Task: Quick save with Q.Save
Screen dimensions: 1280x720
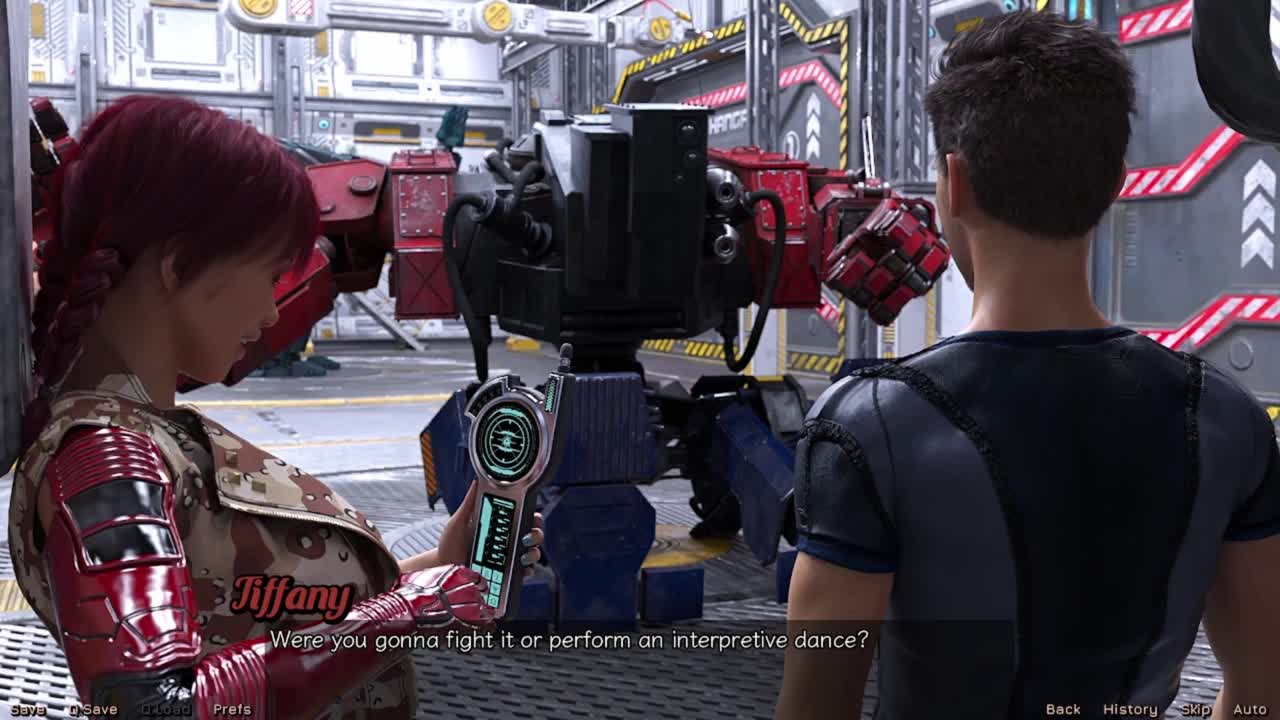Action: [93, 710]
